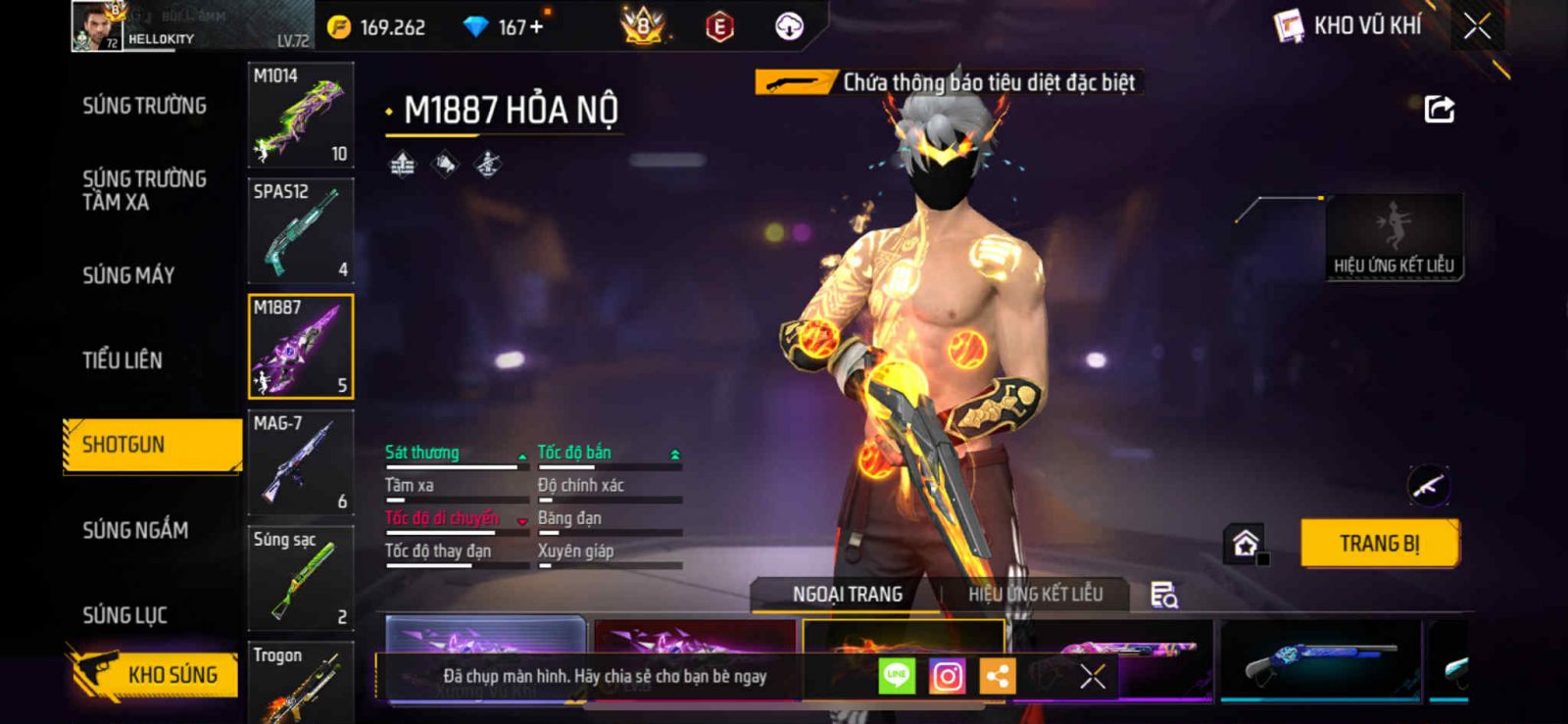Equip the skin with Trang Bị button
The image size is (1568, 724).
(1379, 544)
